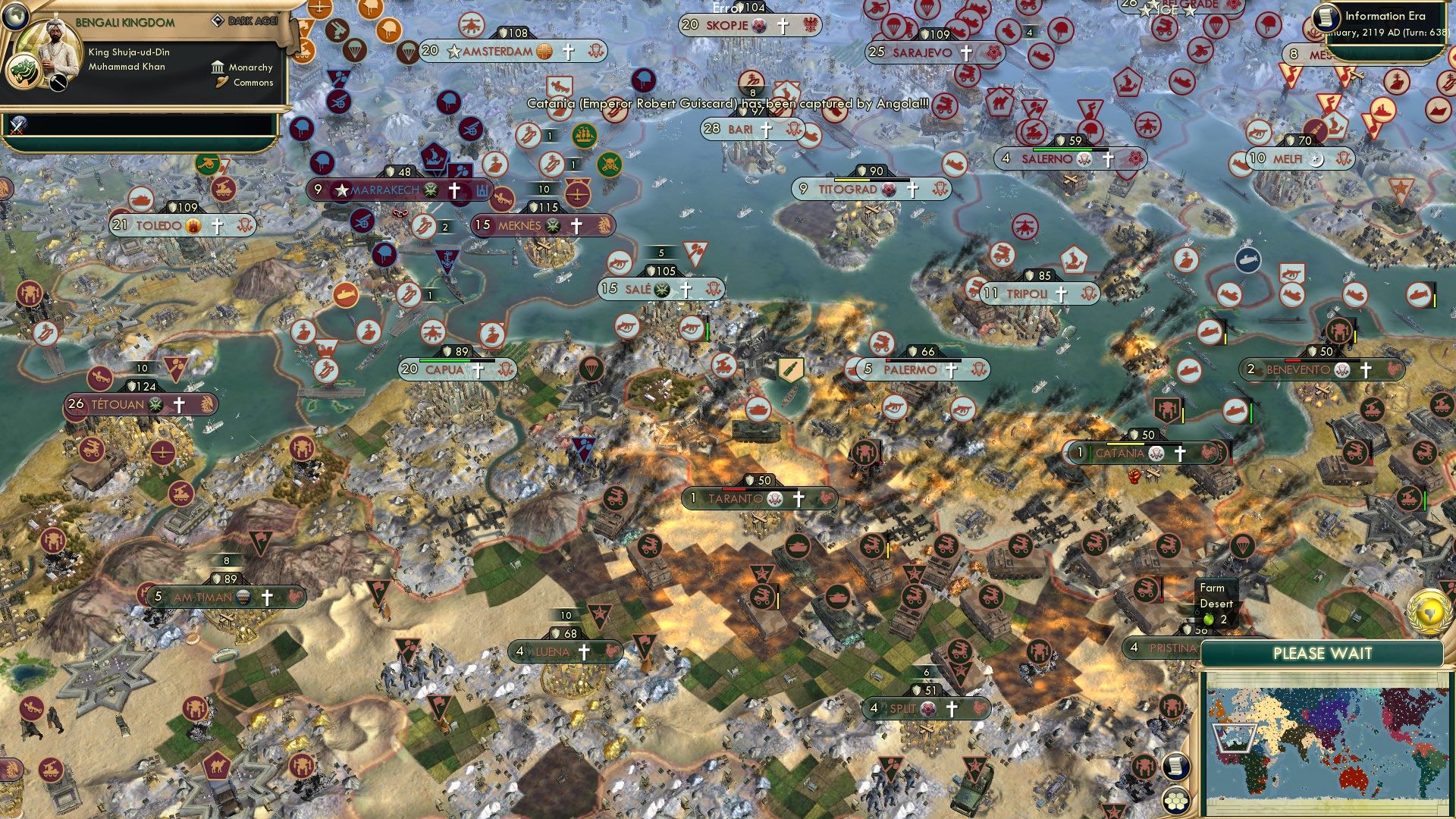Toggle the hex grid map options button

point(1175,800)
